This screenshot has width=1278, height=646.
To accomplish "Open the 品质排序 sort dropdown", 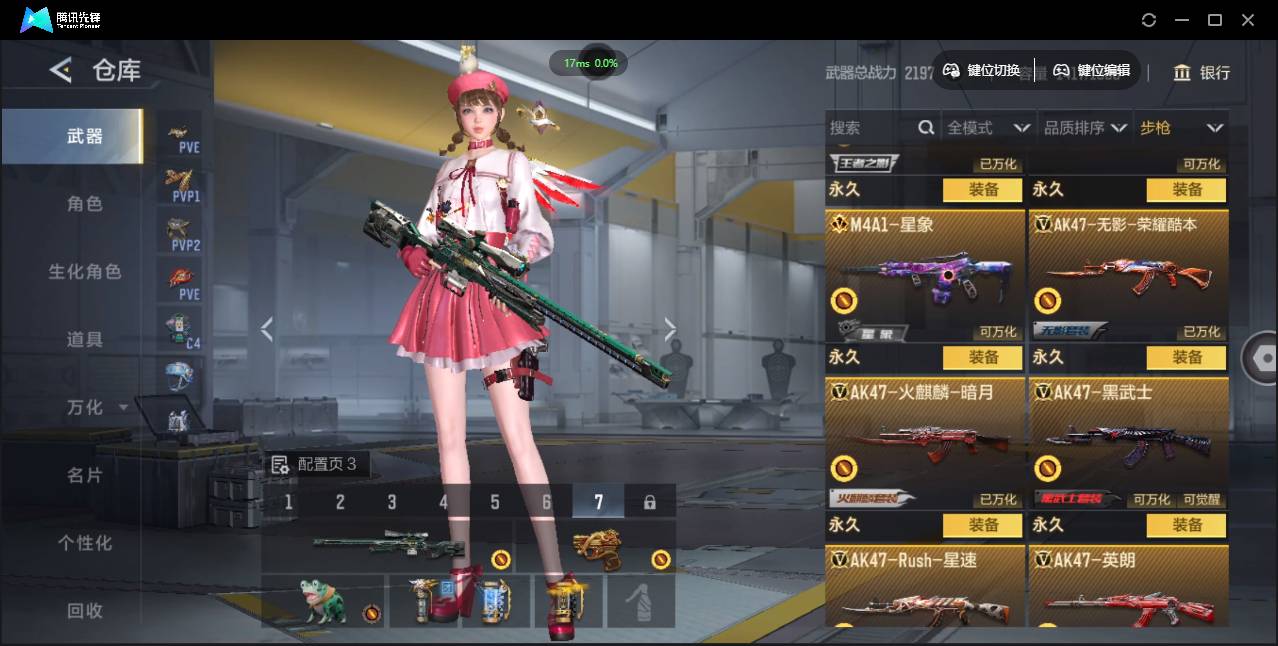I will pyautogui.click(x=1085, y=128).
